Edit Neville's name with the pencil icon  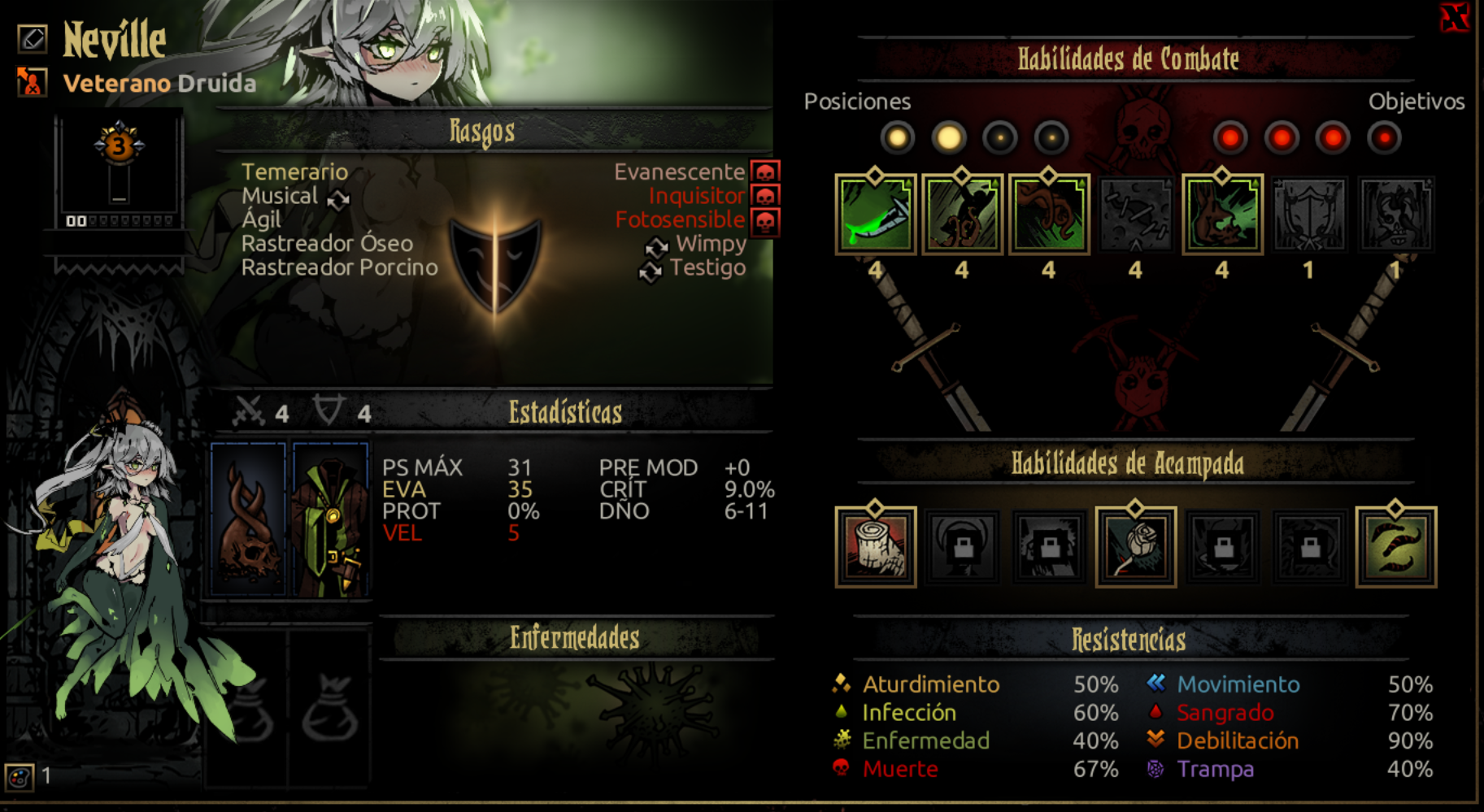(33, 38)
